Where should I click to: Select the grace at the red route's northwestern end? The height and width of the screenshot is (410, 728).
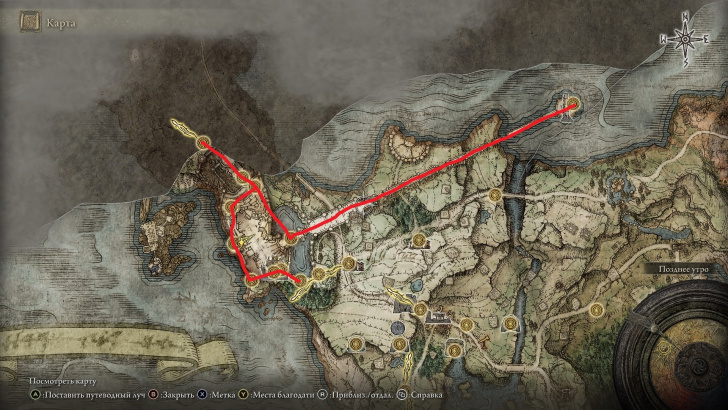(x=203, y=143)
